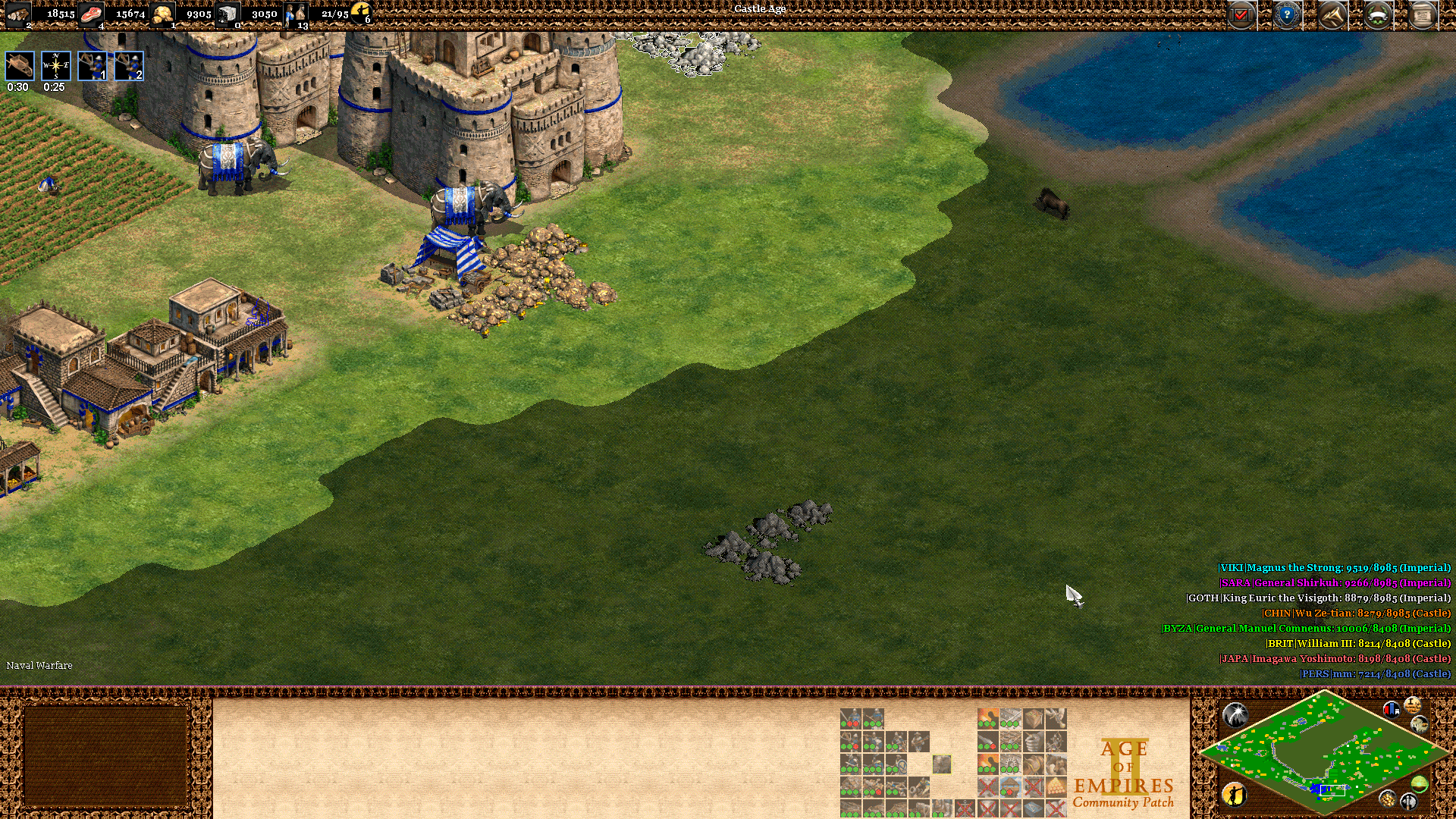Viewport: 1456px width, 819px height.
Task: Open the diplomacy laurel wreath button
Action: [x=1378, y=14]
